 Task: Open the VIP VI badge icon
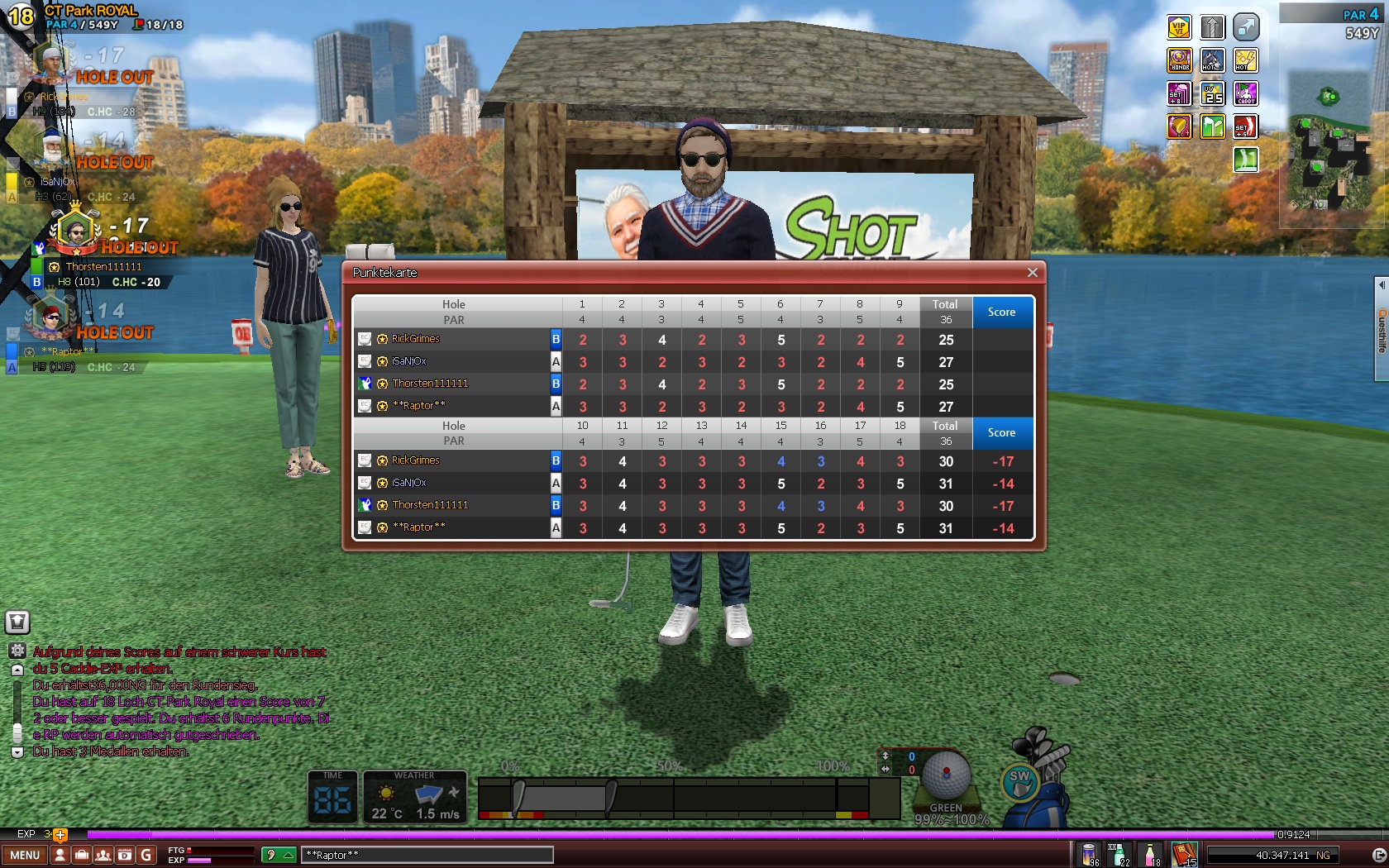click(1179, 27)
